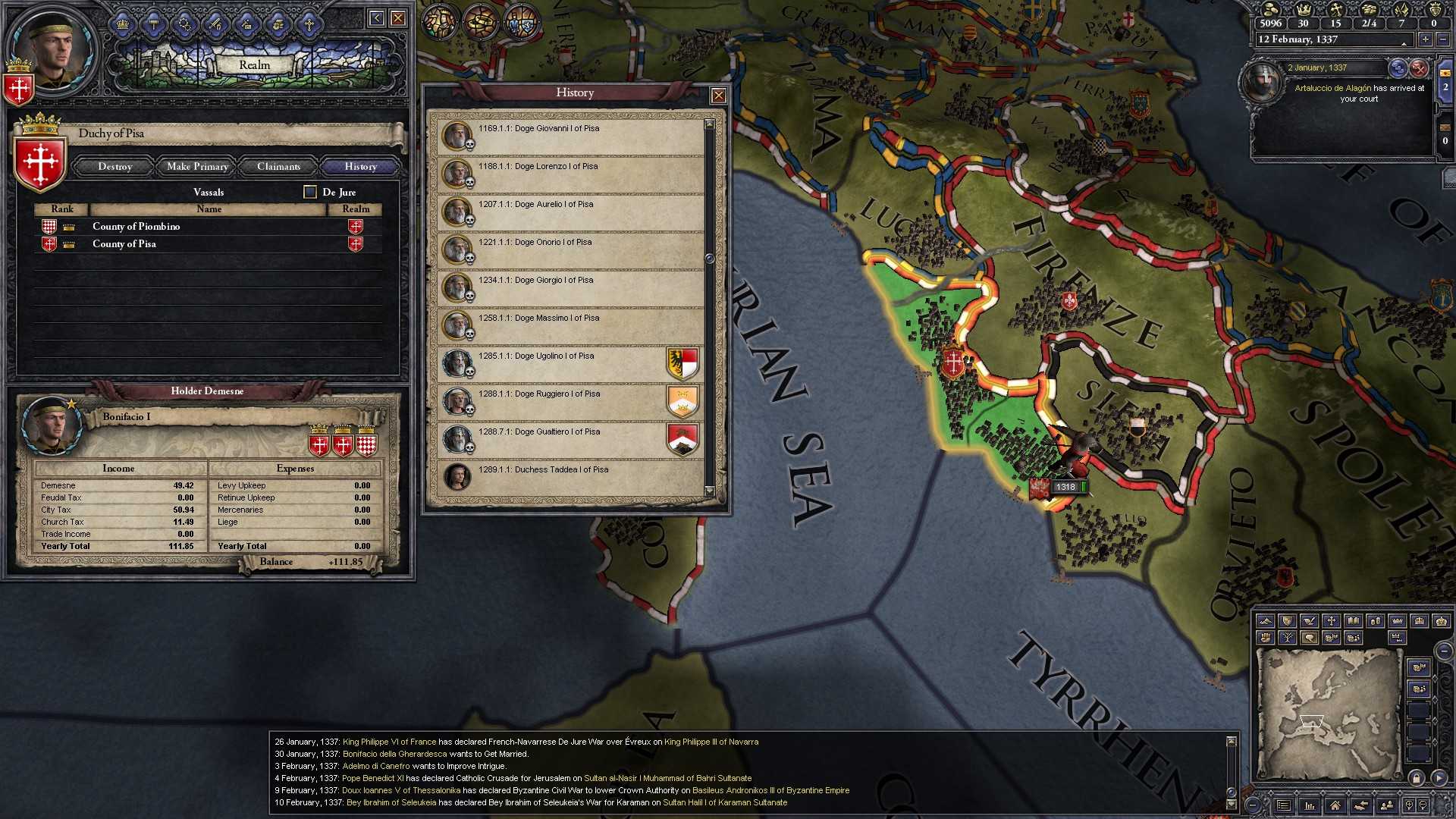Toggle the De Jure checkbox above the vassal list
Screen dimensions: 1456x819
click(x=309, y=192)
